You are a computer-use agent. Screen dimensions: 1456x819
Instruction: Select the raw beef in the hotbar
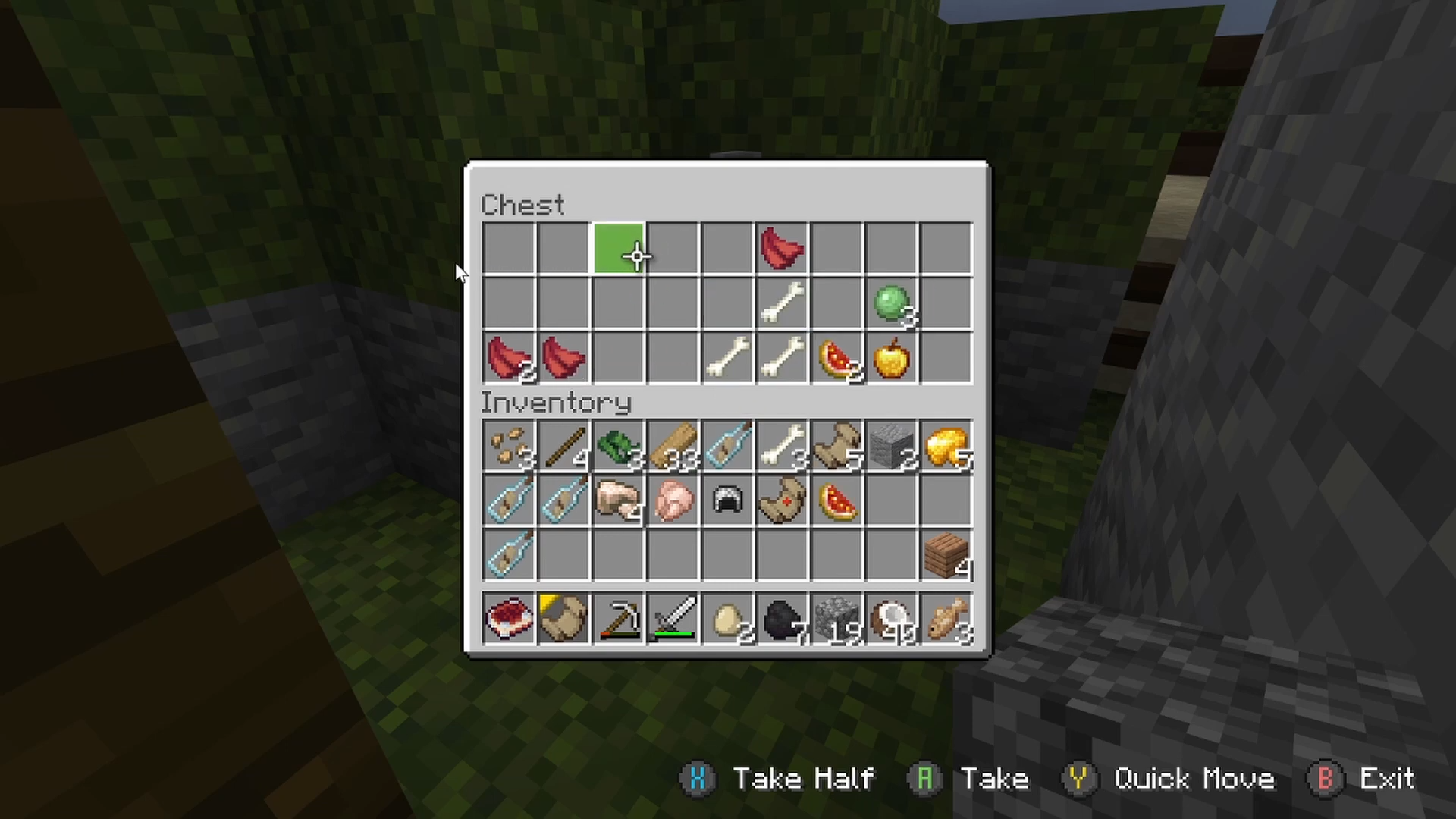pyautogui.click(x=509, y=619)
